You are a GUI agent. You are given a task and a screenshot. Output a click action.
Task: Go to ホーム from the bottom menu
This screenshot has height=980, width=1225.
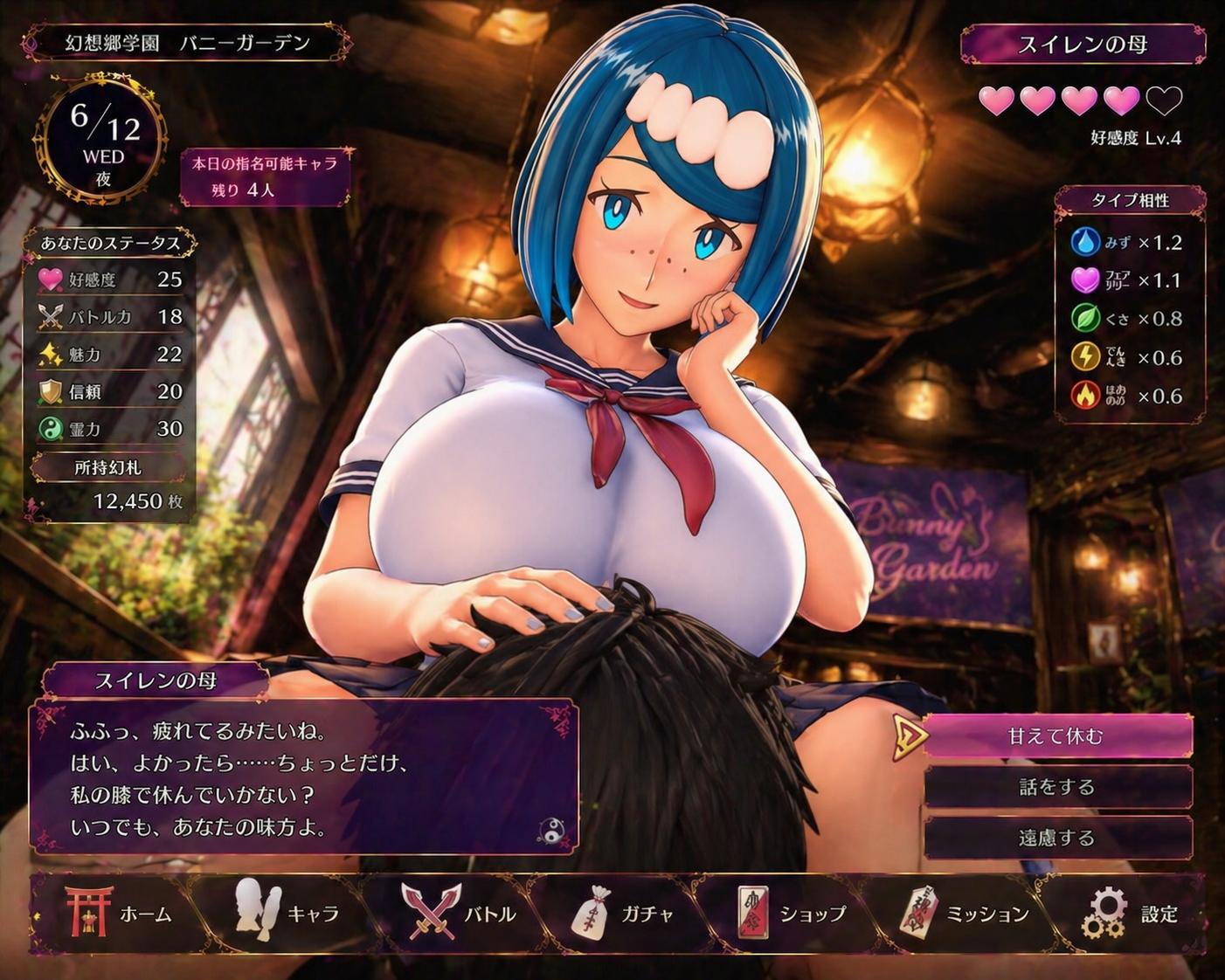[120, 914]
